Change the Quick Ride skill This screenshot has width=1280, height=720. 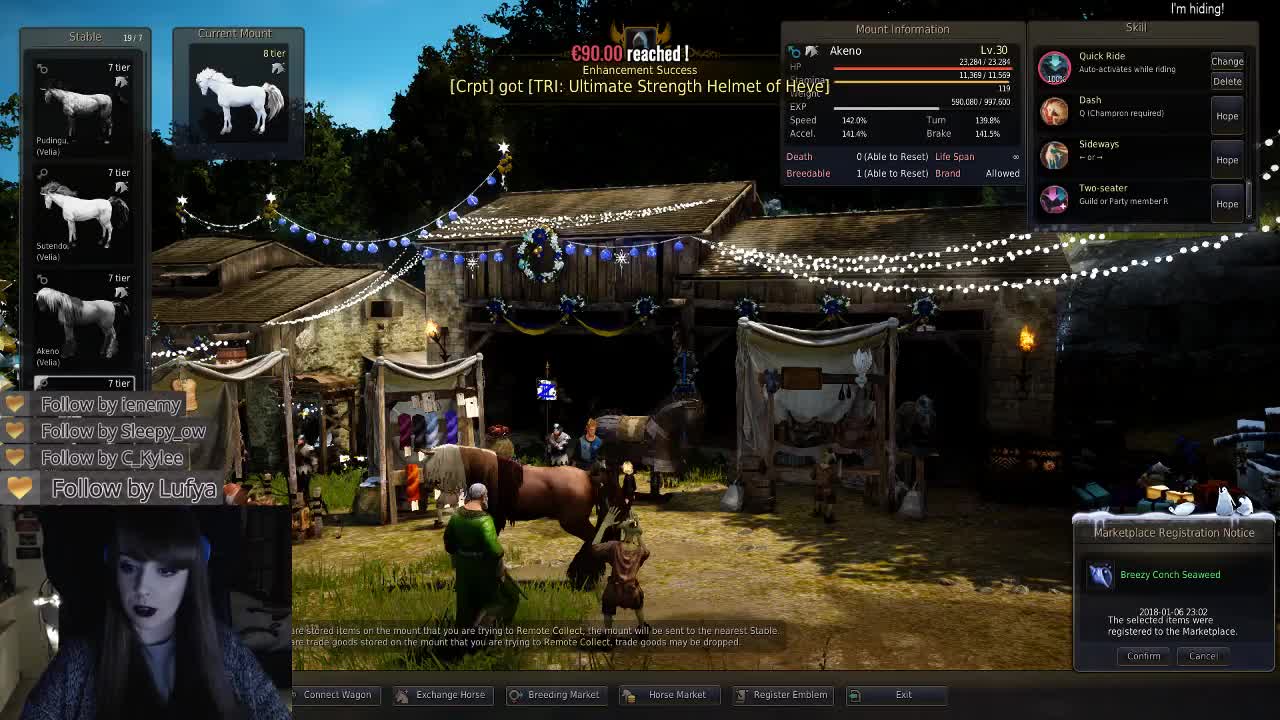[x=1227, y=61]
